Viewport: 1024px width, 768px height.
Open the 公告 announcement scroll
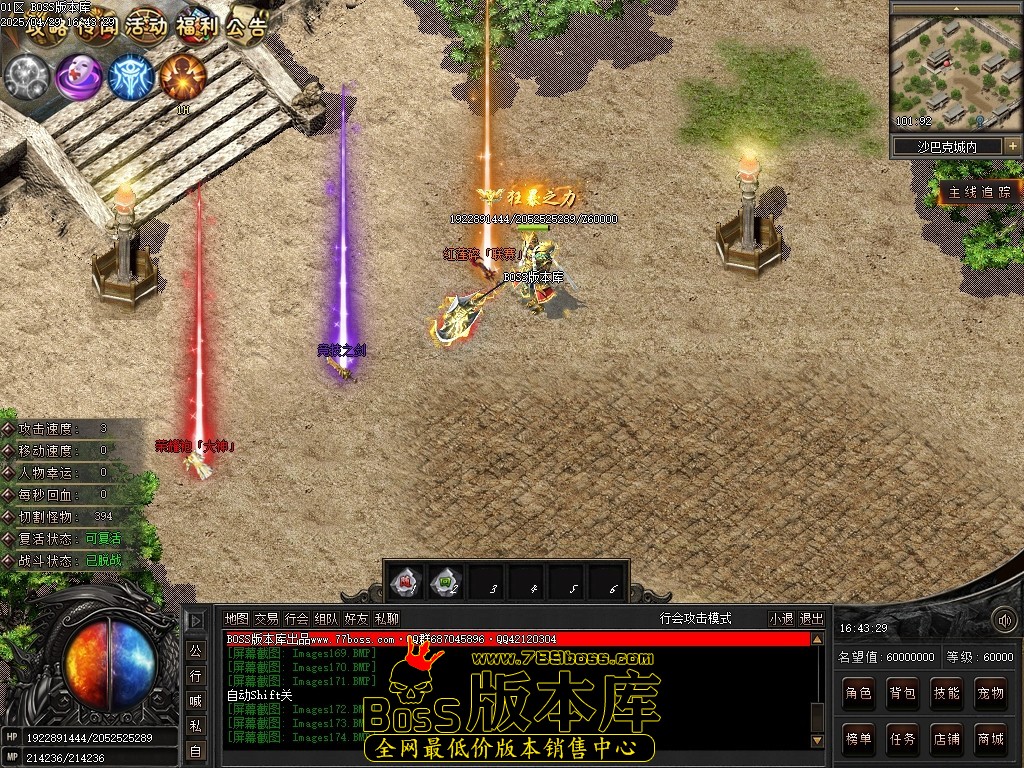(x=246, y=27)
